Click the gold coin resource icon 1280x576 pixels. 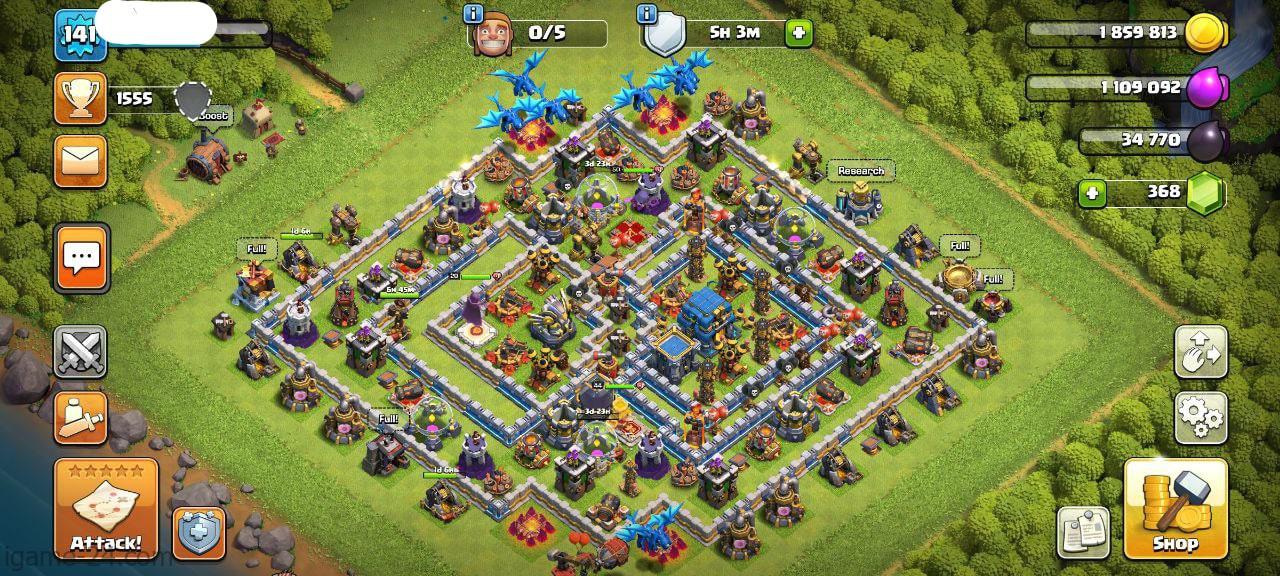tap(1205, 33)
